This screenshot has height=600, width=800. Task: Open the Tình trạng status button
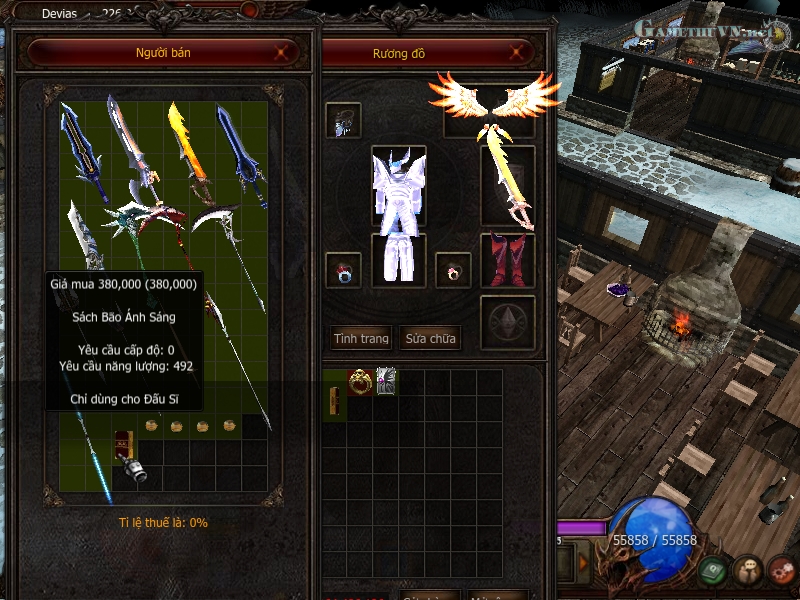(361, 338)
